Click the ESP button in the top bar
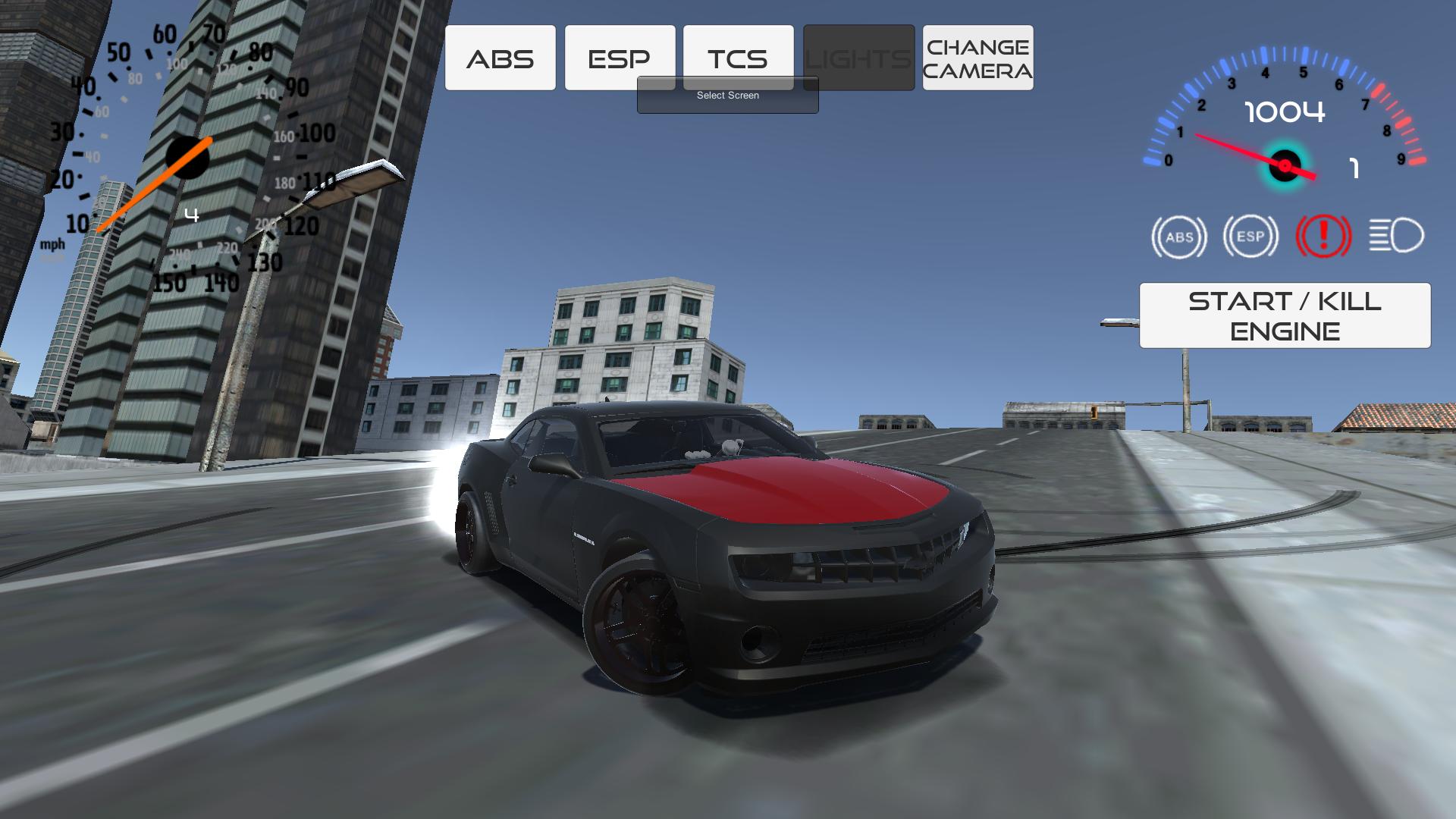This screenshot has height=819, width=1456. [x=619, y=56]
